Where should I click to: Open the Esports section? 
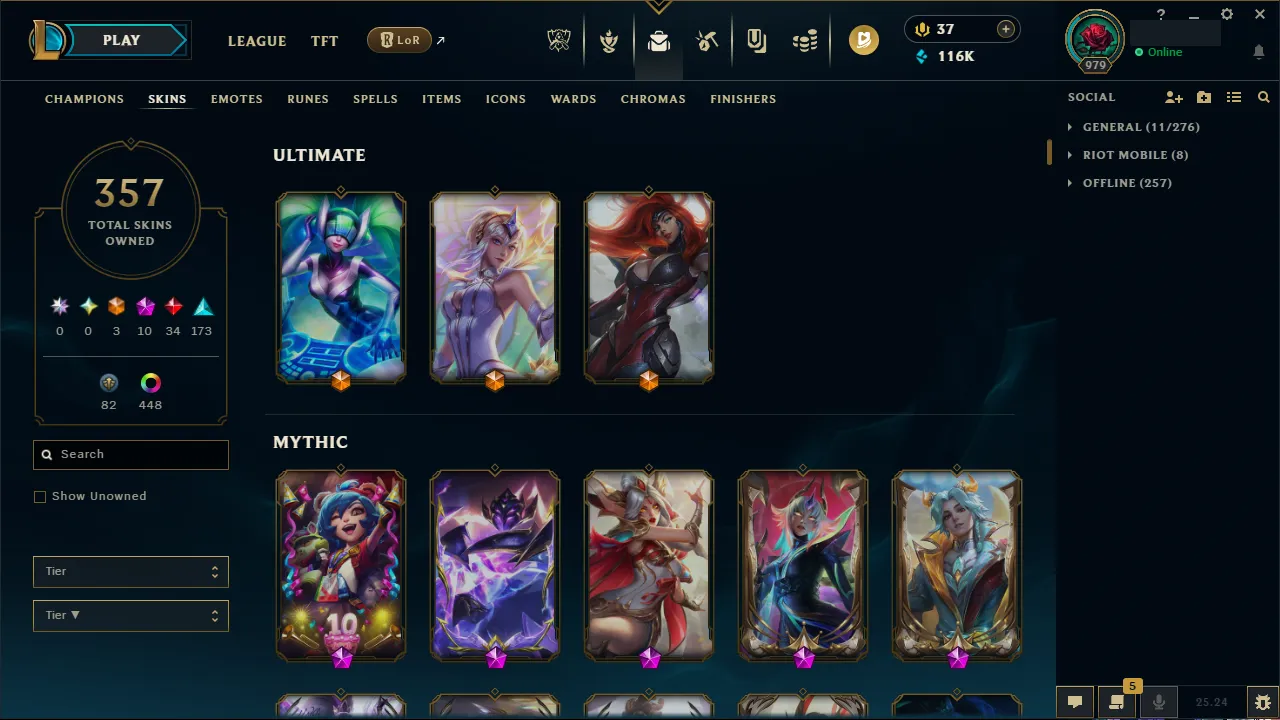pyautogui.click(x=559, y=40)
